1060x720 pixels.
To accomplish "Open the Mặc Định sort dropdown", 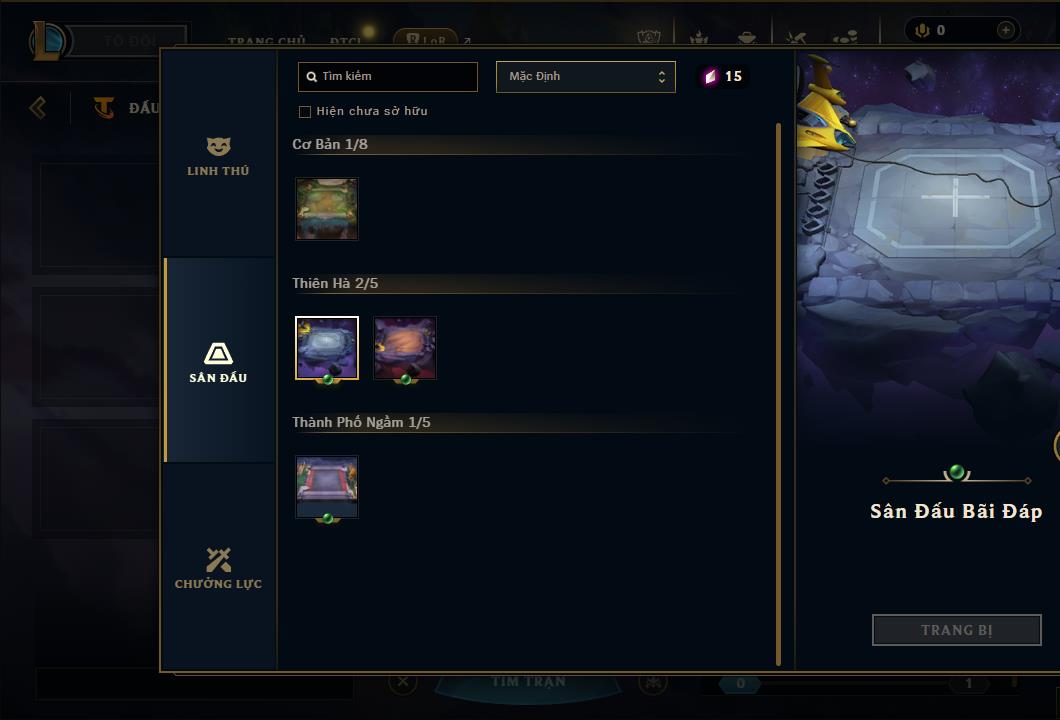I will pos(585,77).
